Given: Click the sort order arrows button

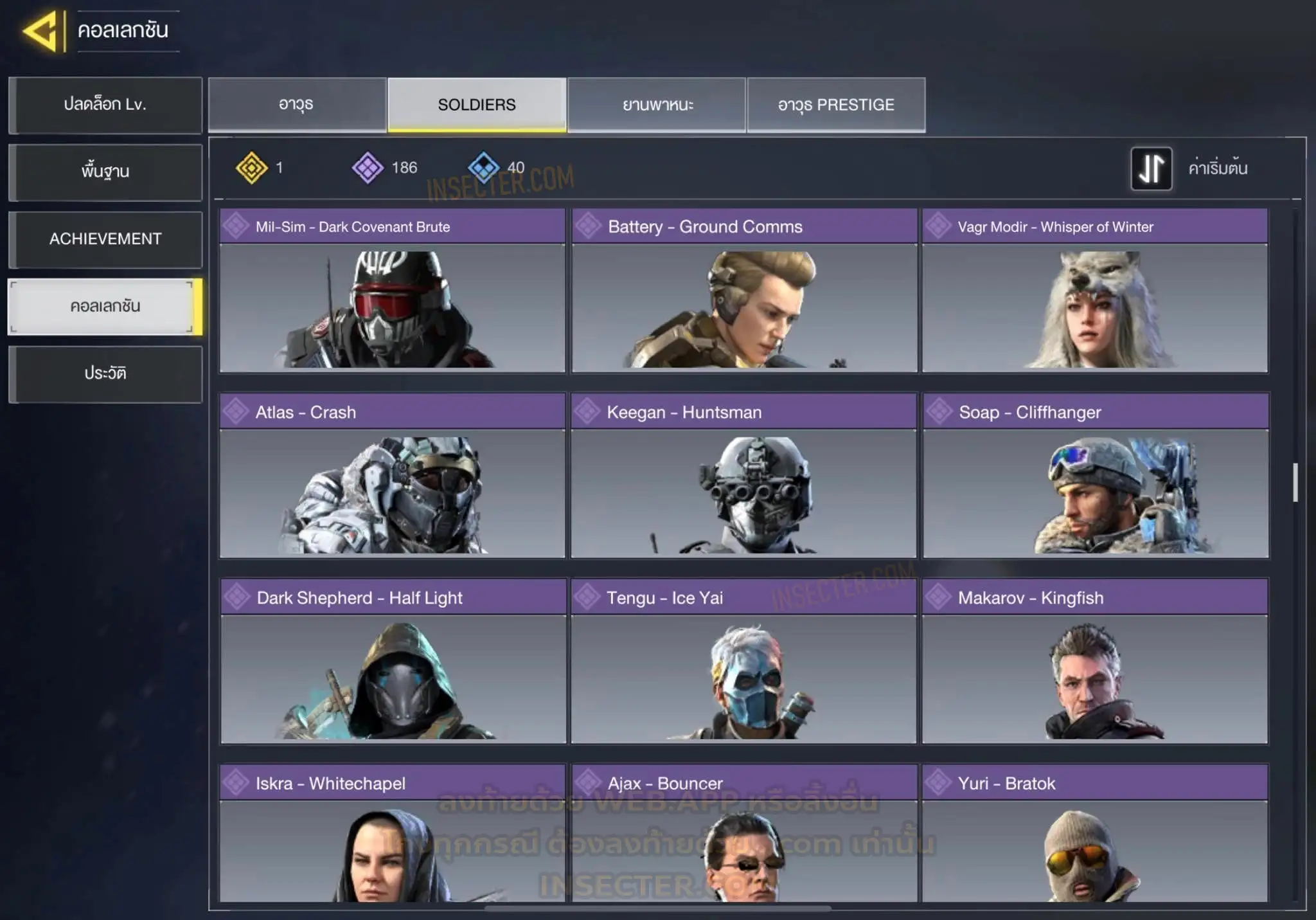Looking at the screenshot, I should (1151, 169).
